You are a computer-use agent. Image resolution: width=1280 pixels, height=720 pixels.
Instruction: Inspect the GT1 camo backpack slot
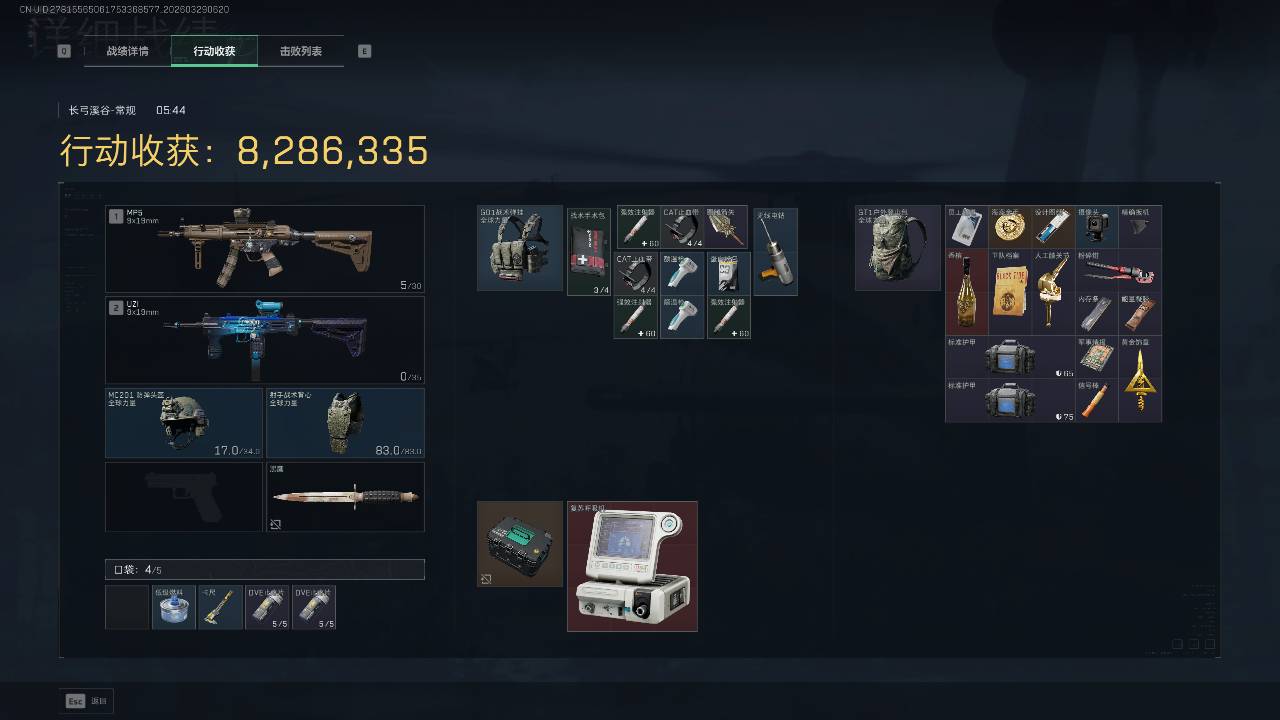(897, 248)
